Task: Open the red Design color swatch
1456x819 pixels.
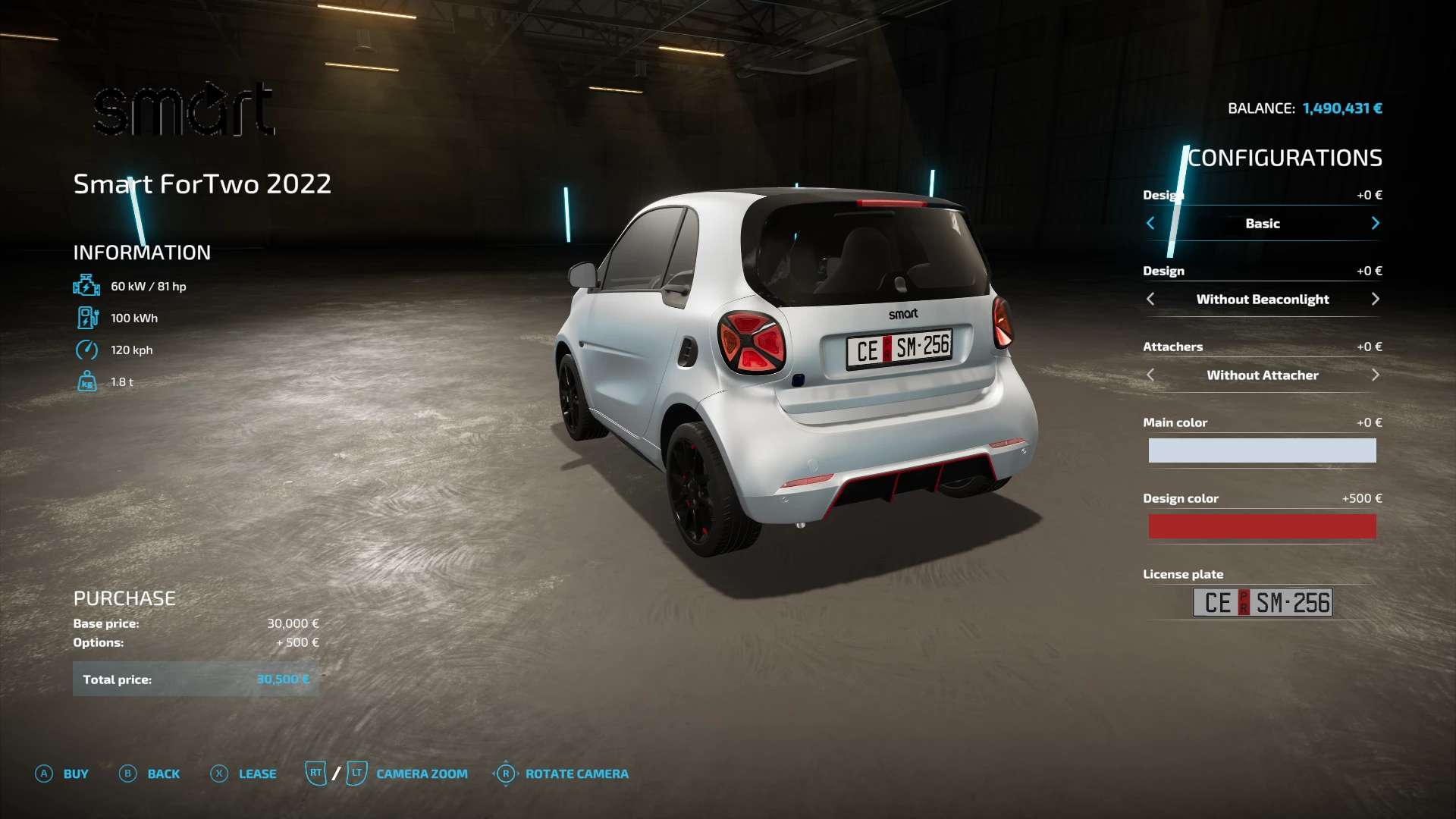Action: coord(1262,526)
